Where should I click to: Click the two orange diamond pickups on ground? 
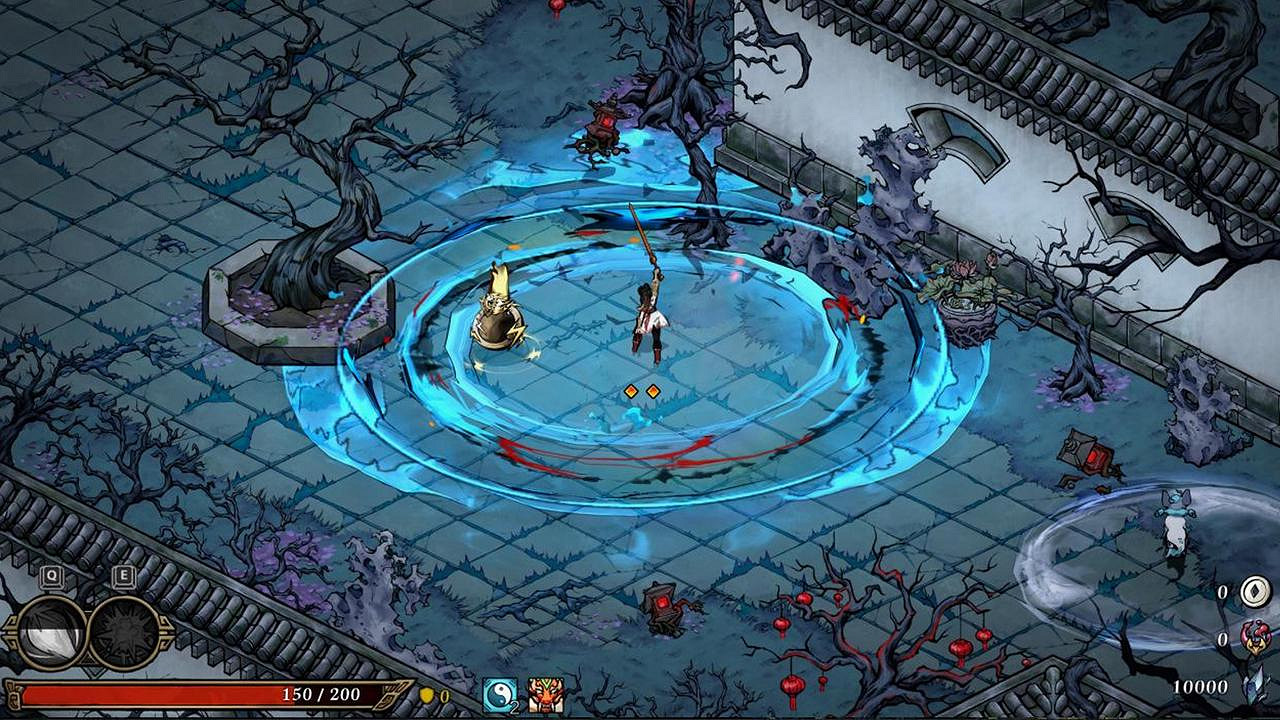pos(640,392)
